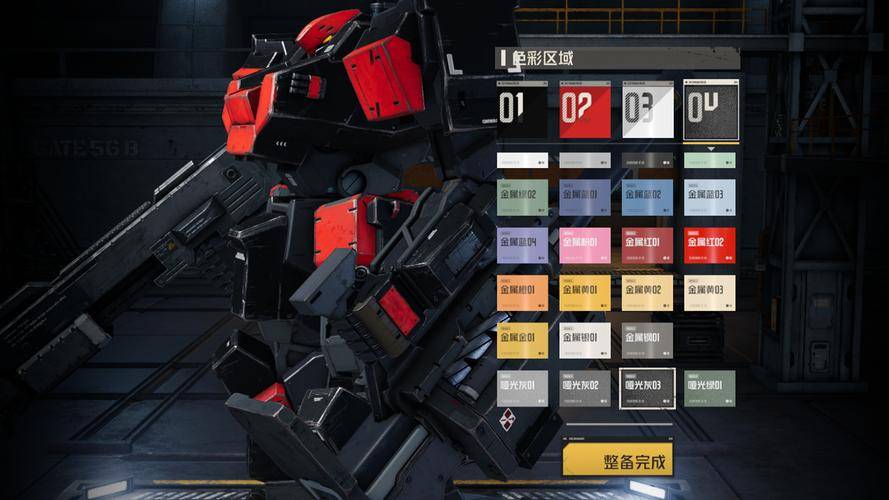Choose the 金属蓝04 purple swatch

[522, 245]
